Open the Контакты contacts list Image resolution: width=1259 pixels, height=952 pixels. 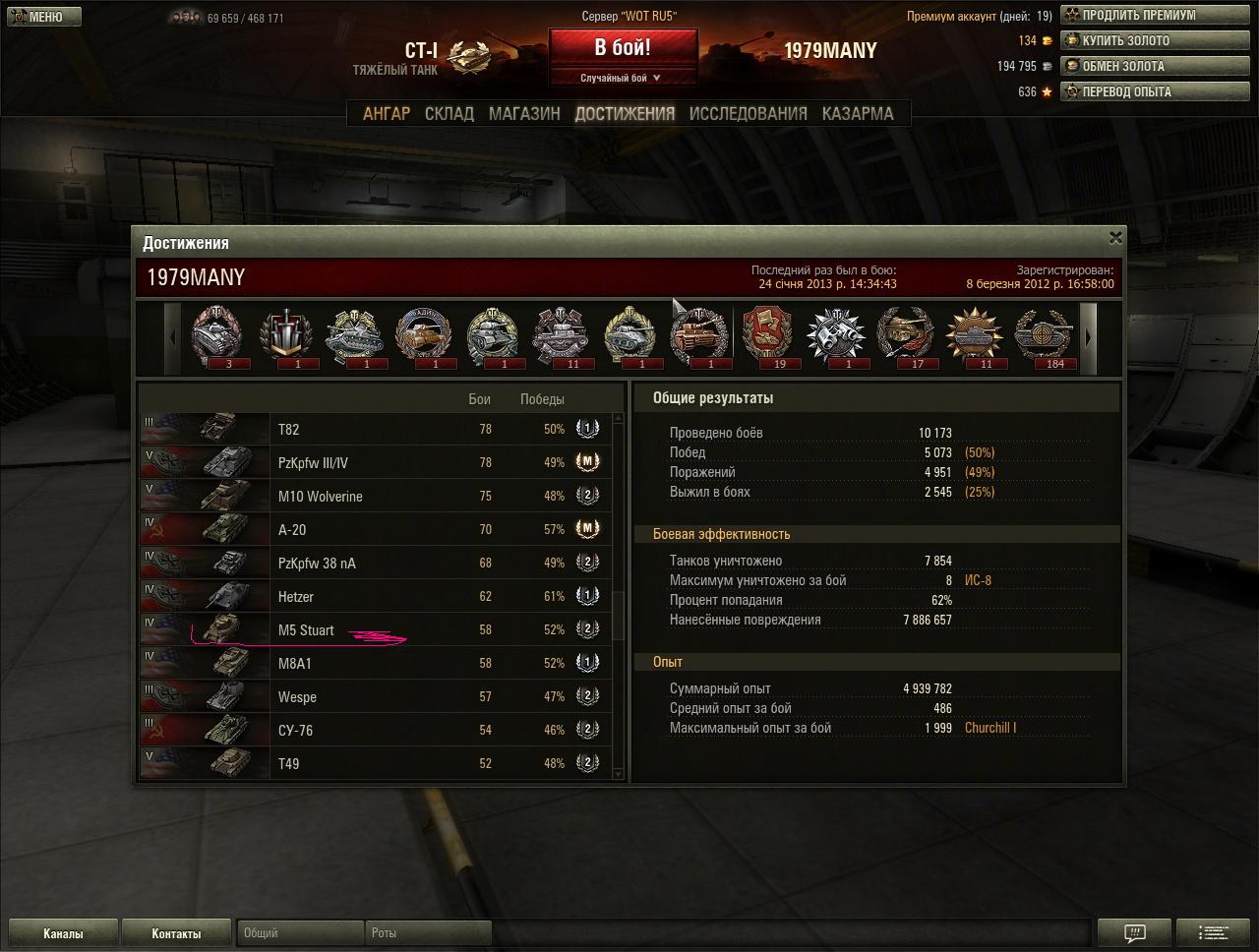176,933
